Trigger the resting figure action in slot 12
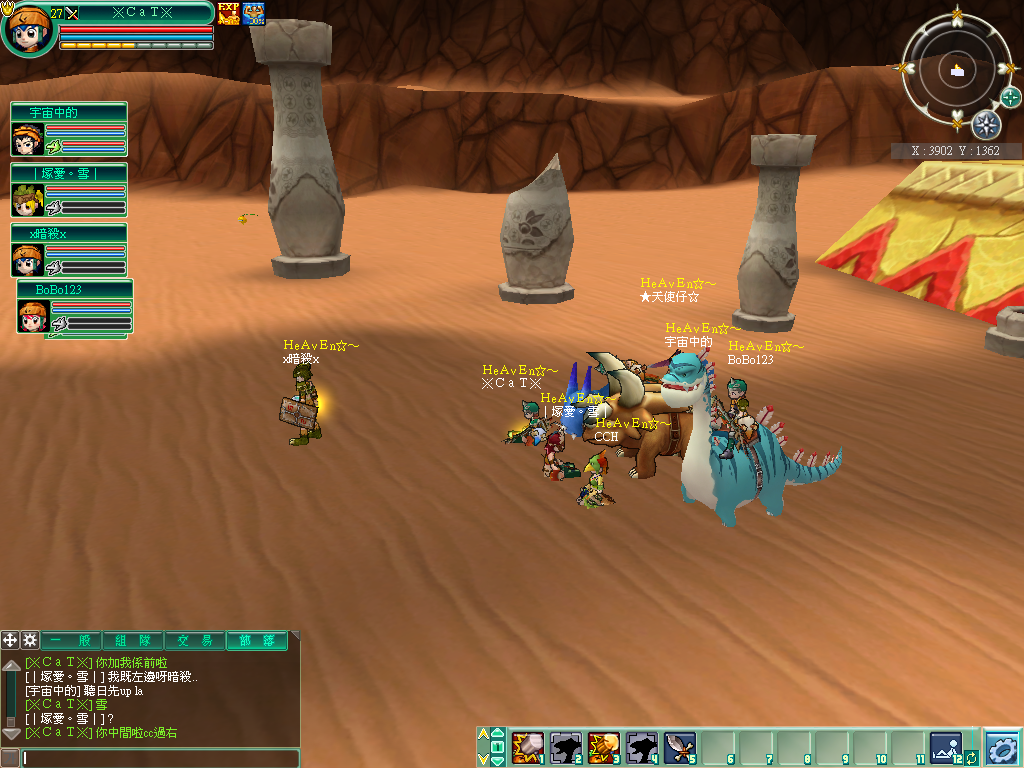Image resolution: width=1024 pixels, height=768 pixels. [945, 747]
